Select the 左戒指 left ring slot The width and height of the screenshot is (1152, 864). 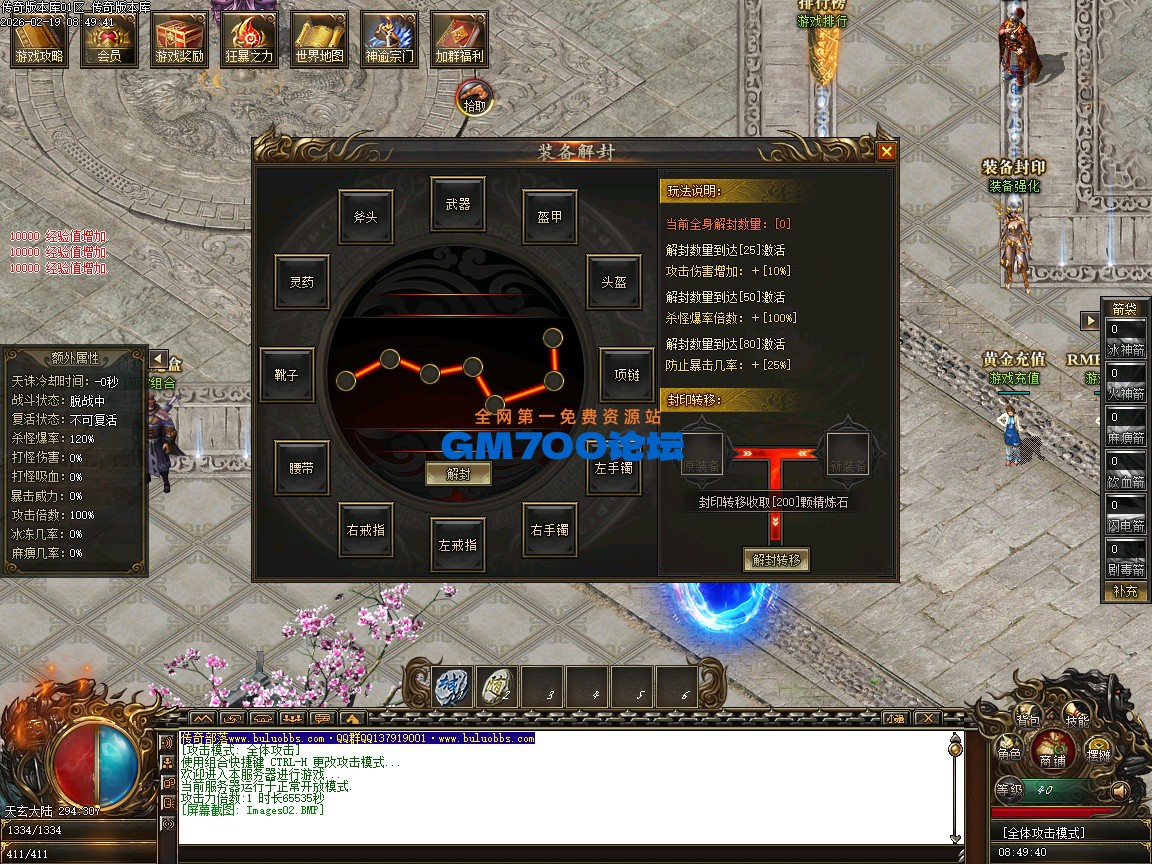pos(458,545)
